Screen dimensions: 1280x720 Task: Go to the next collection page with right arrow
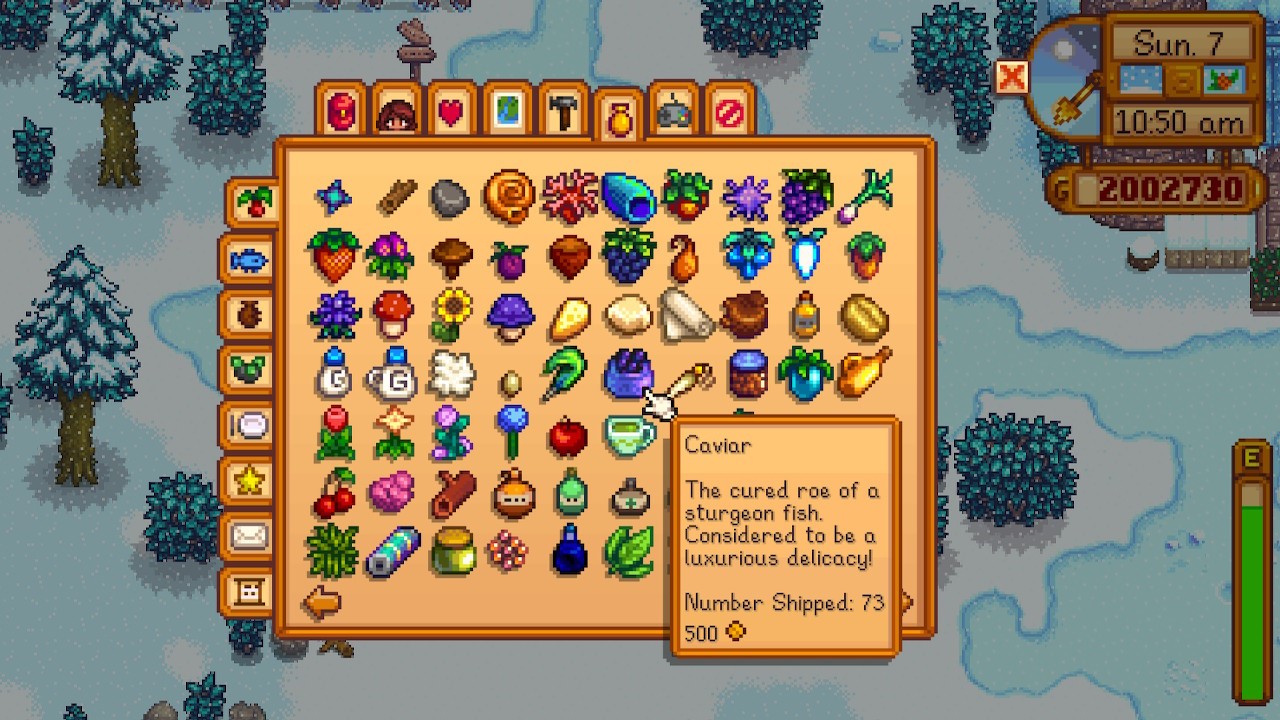tap(905, 601)
